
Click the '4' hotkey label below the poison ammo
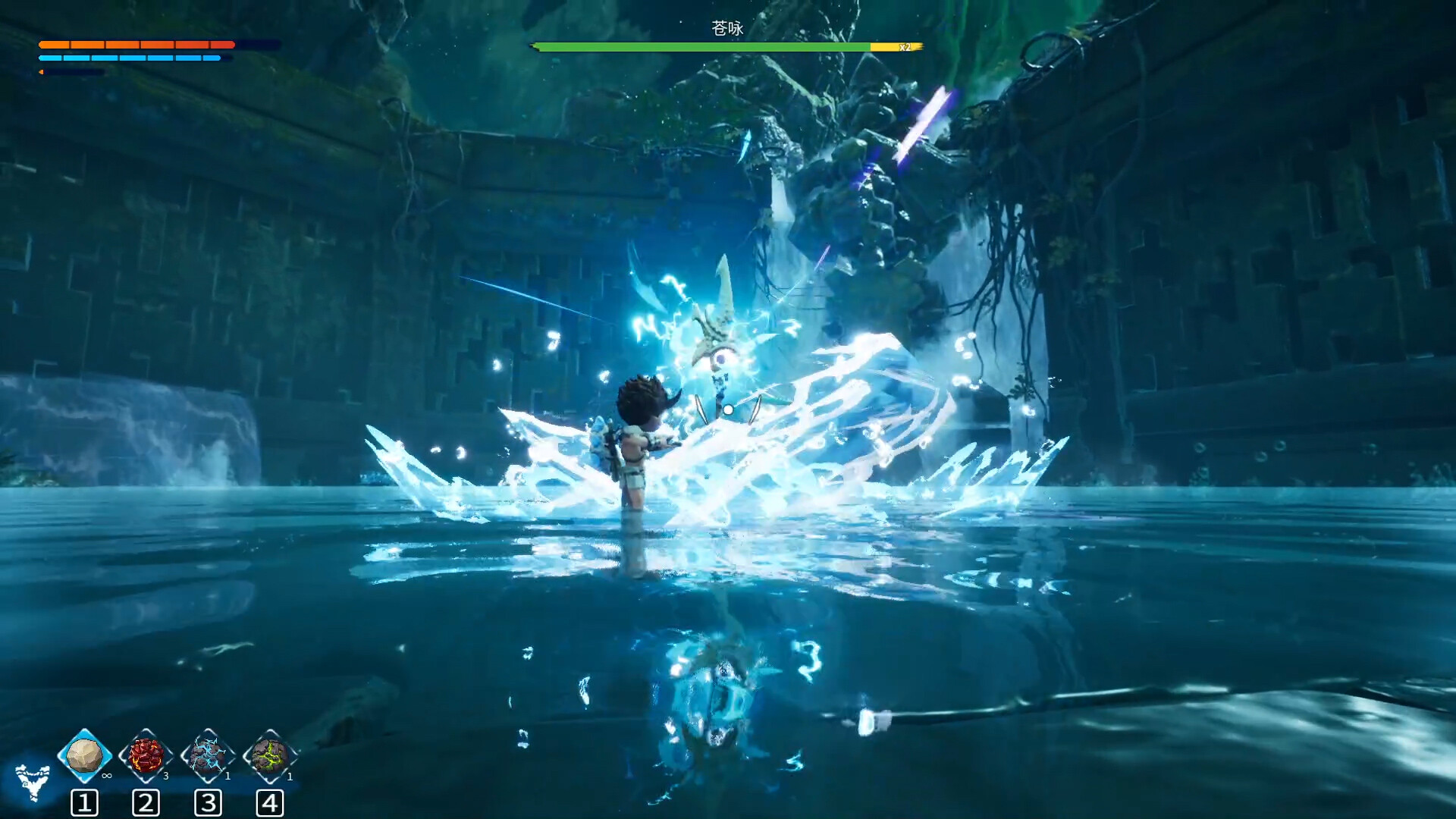pyautogui.click(x=271, y=802)
